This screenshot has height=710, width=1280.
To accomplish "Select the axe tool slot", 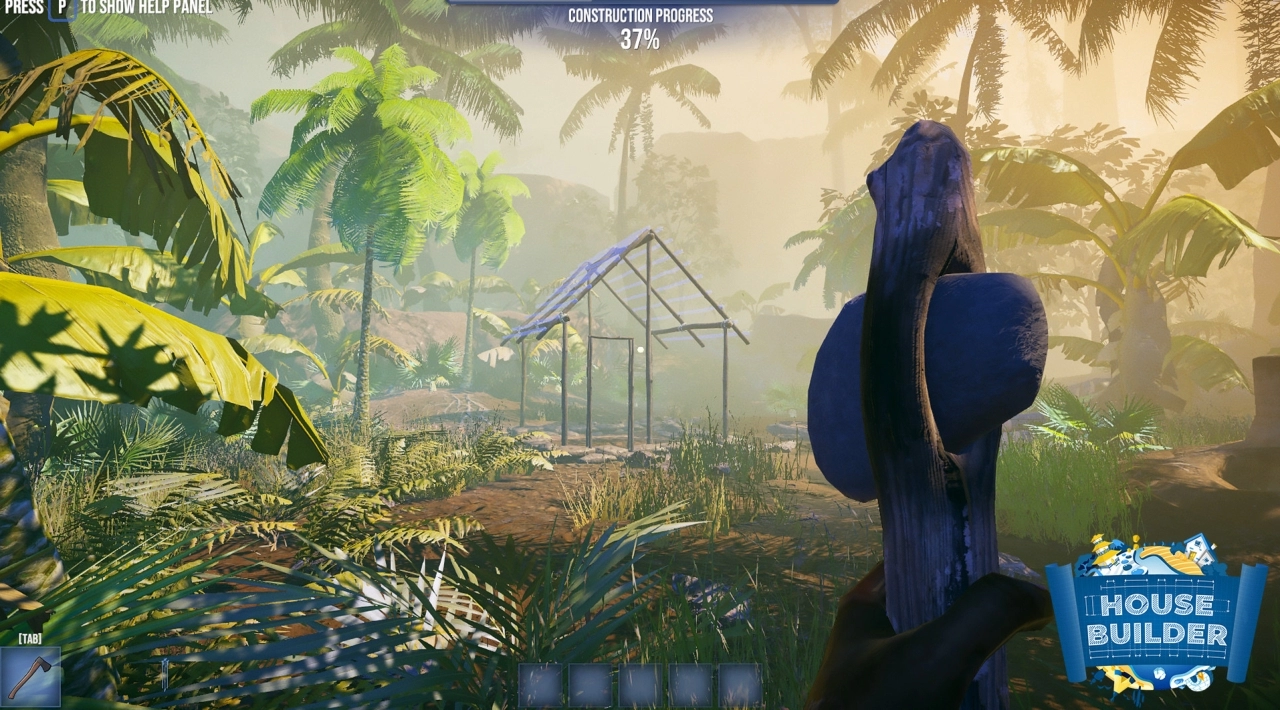I will click(x=30, y=677).
